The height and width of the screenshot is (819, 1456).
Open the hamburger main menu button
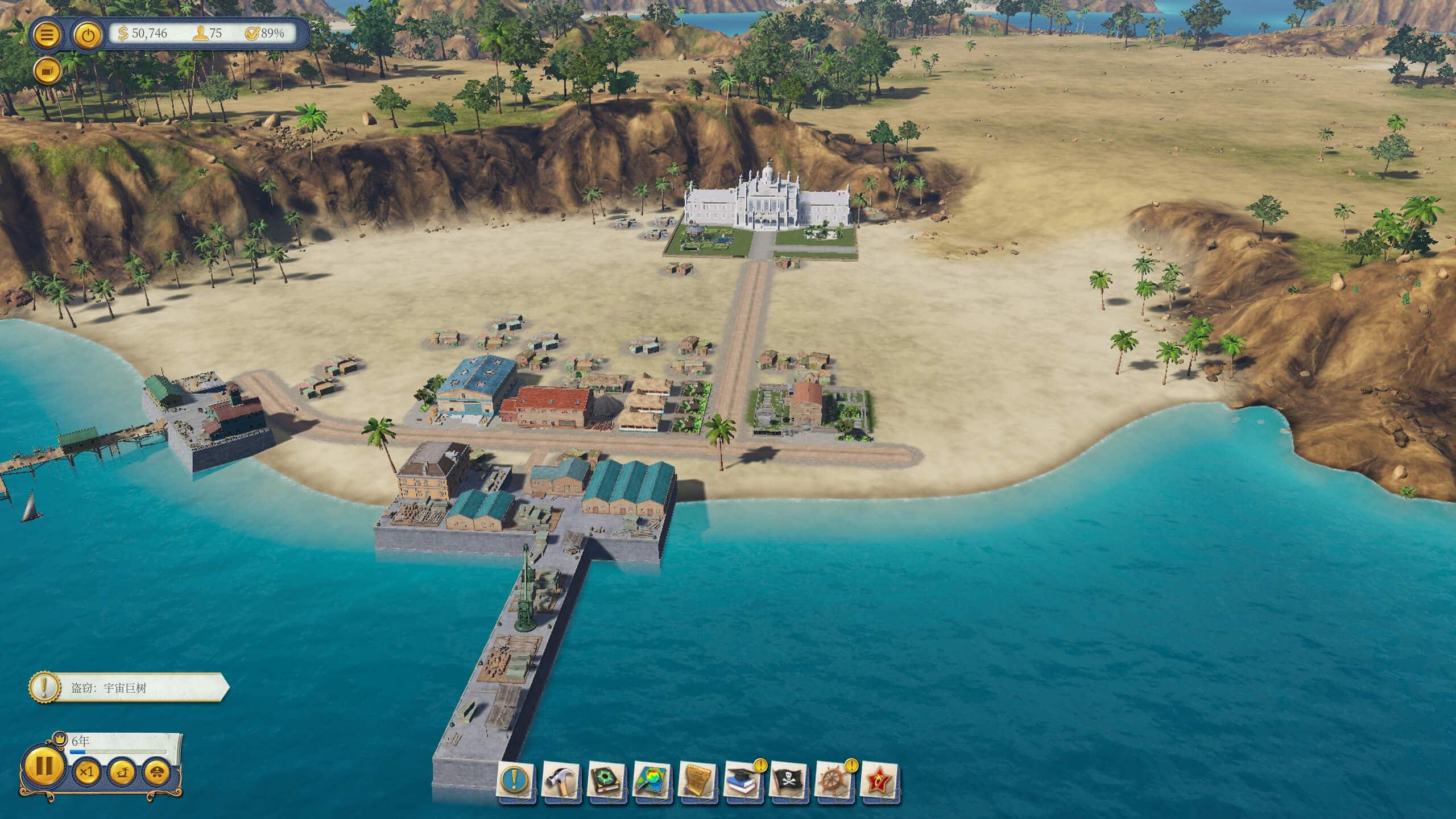[x=48, y=35]
